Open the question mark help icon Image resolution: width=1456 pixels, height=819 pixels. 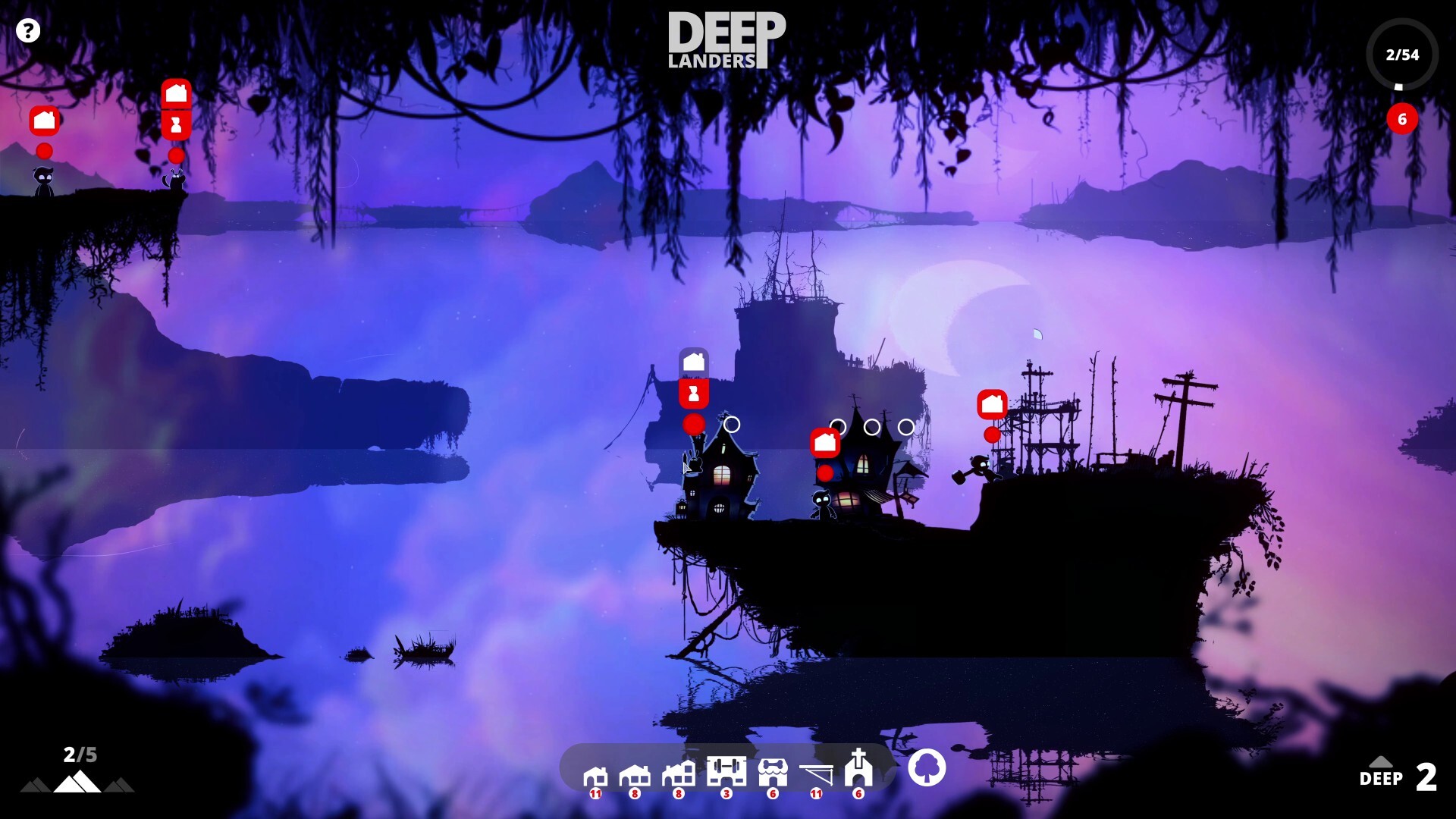(29, 30)
